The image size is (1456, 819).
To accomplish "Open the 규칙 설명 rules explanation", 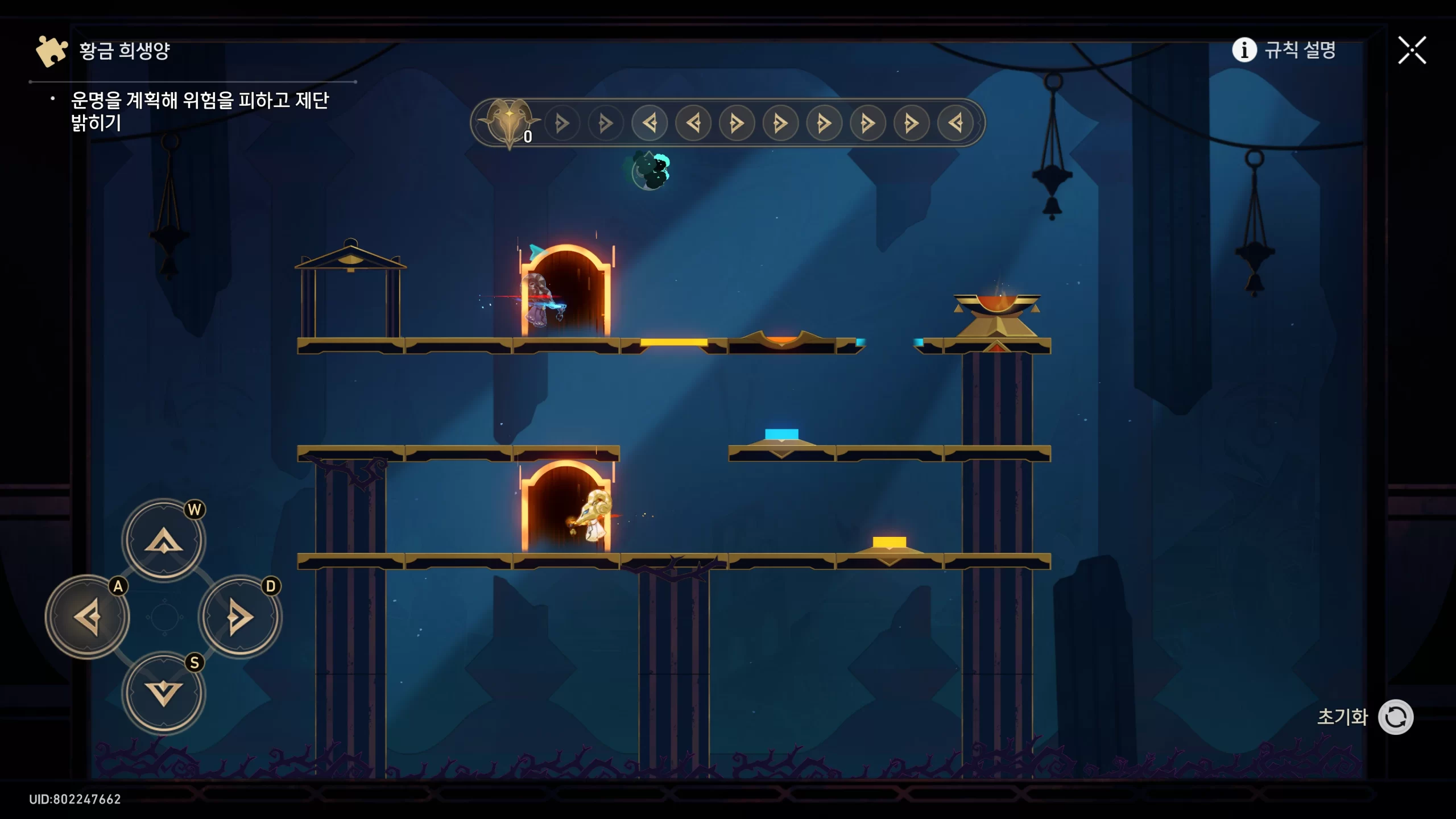I will (1284, 50).
